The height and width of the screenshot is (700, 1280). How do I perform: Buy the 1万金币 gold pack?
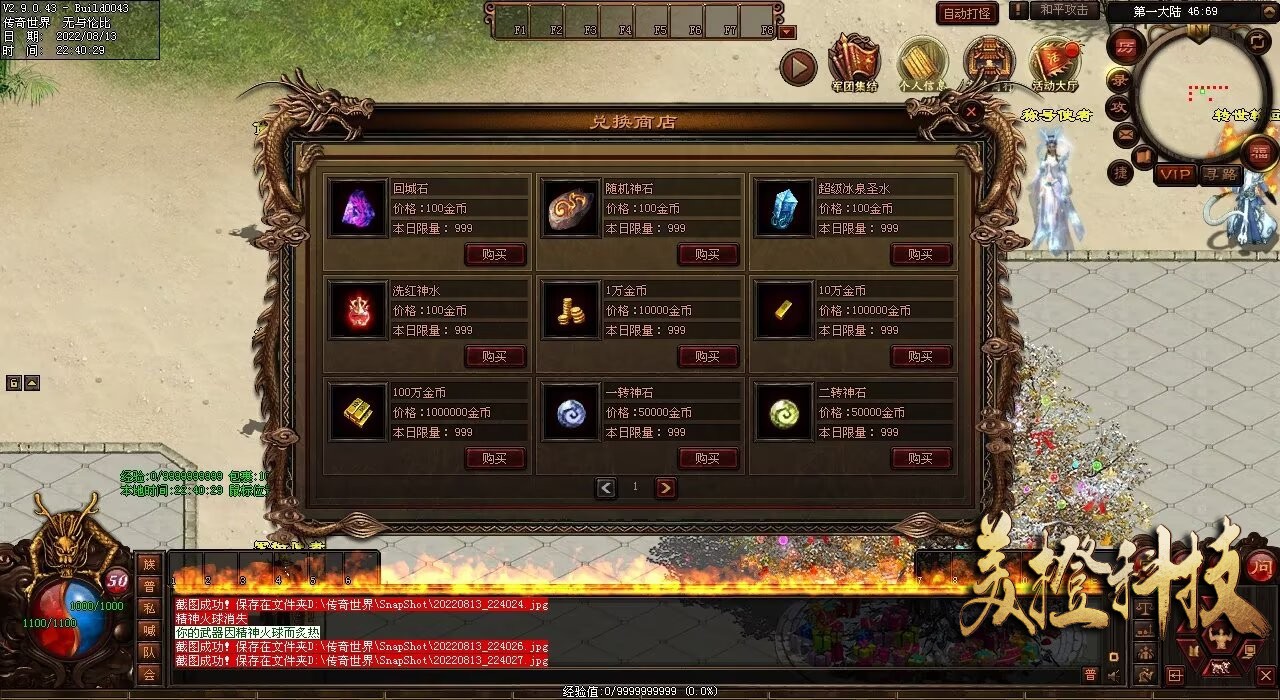tap(708, 356)
